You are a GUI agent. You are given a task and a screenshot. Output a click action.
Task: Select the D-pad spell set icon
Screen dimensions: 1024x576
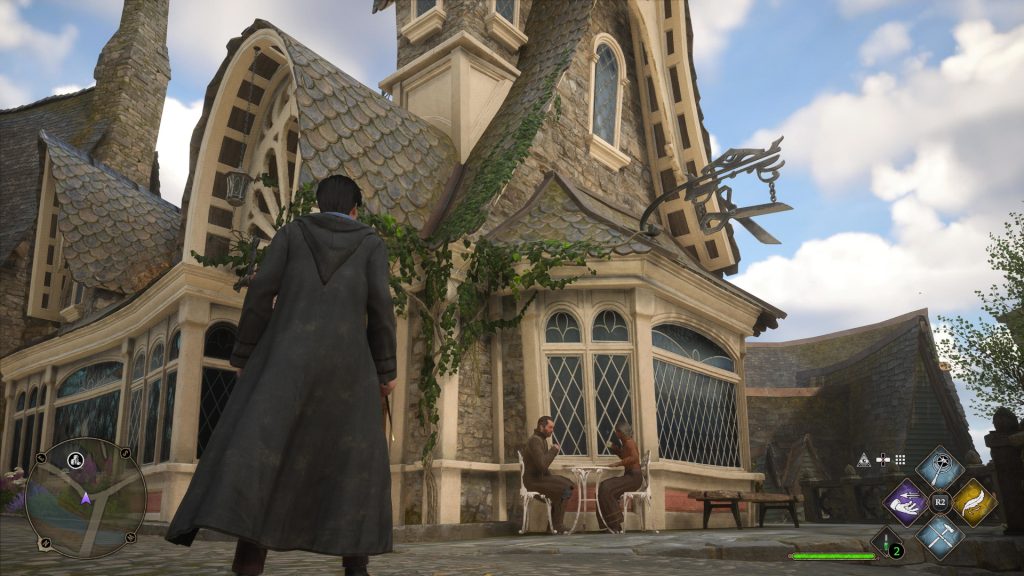pos(883,460)
